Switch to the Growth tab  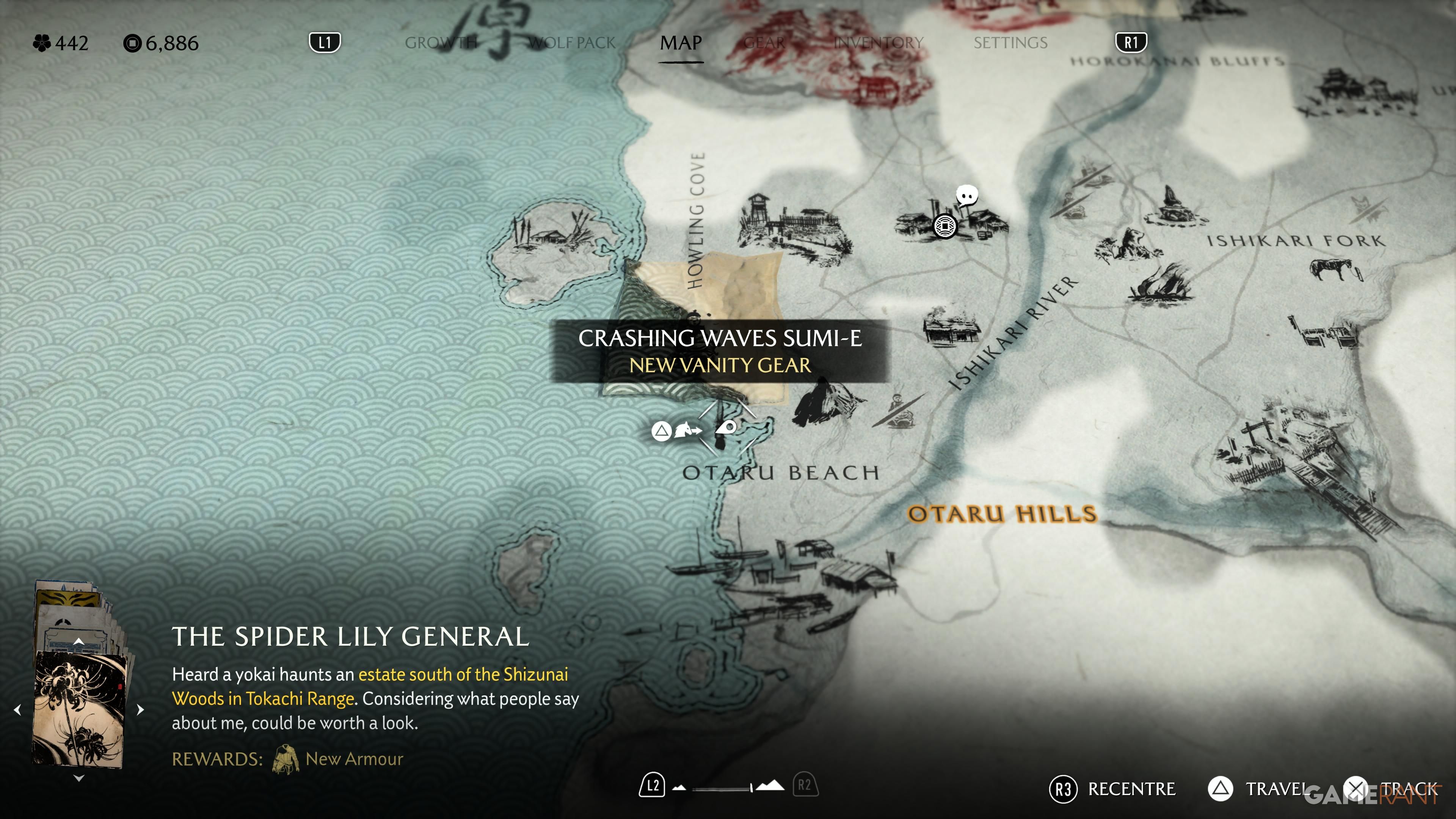tap(441, 43)
